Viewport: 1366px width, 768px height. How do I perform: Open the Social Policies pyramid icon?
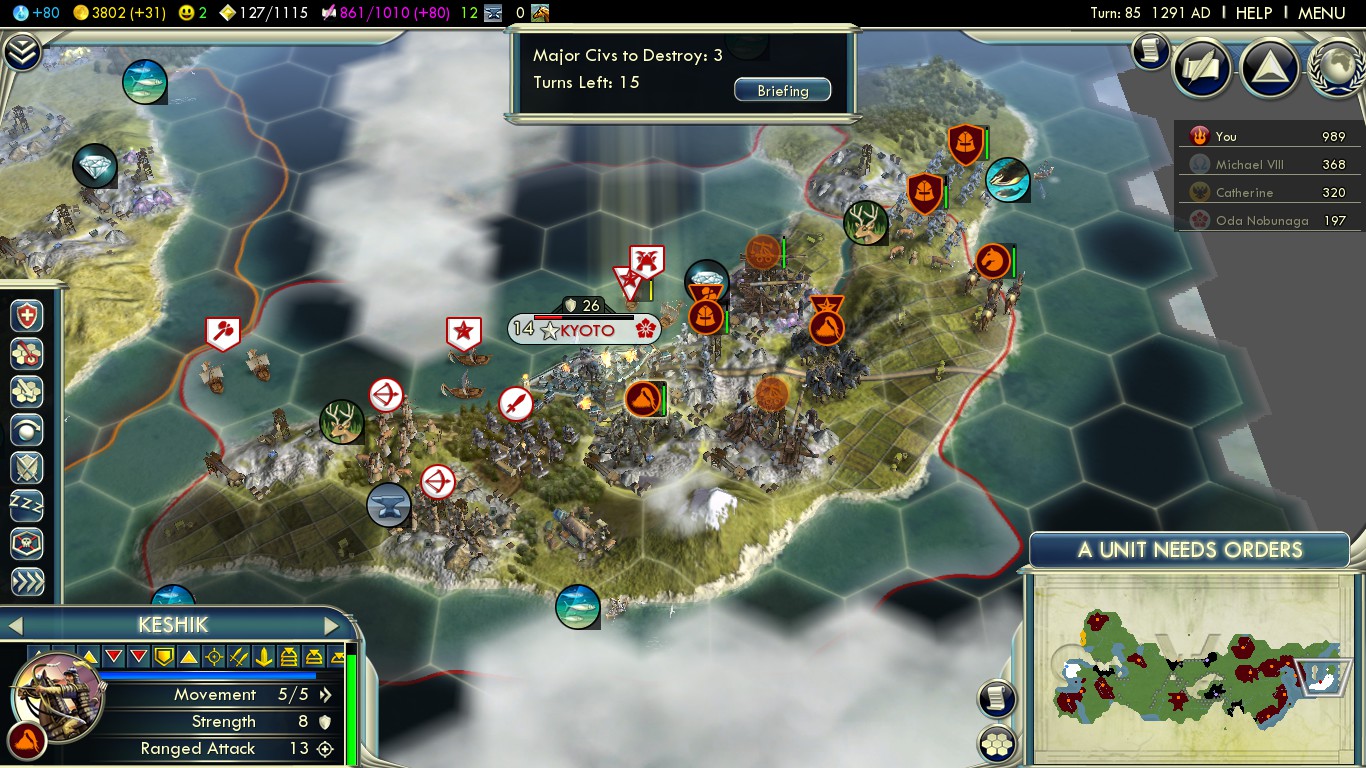(1269, 69)
